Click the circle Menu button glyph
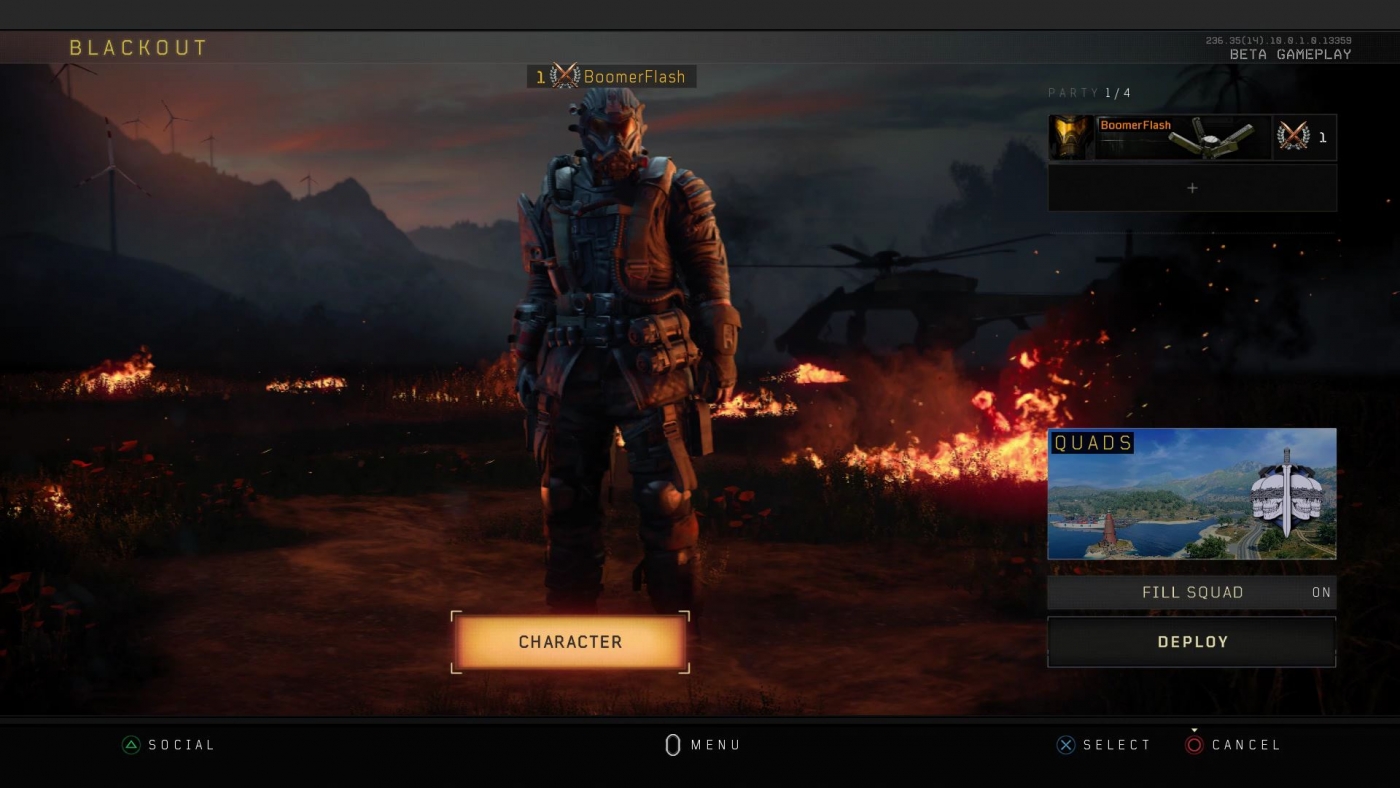Screen dimensions: 1400x788 click(673, 744)
